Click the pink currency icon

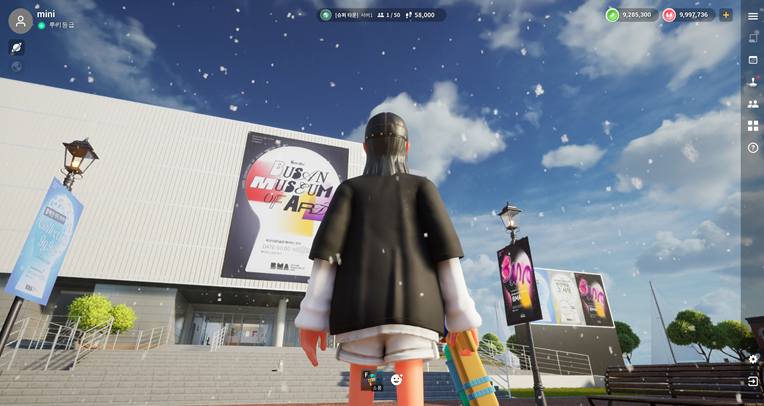point(669,15)
